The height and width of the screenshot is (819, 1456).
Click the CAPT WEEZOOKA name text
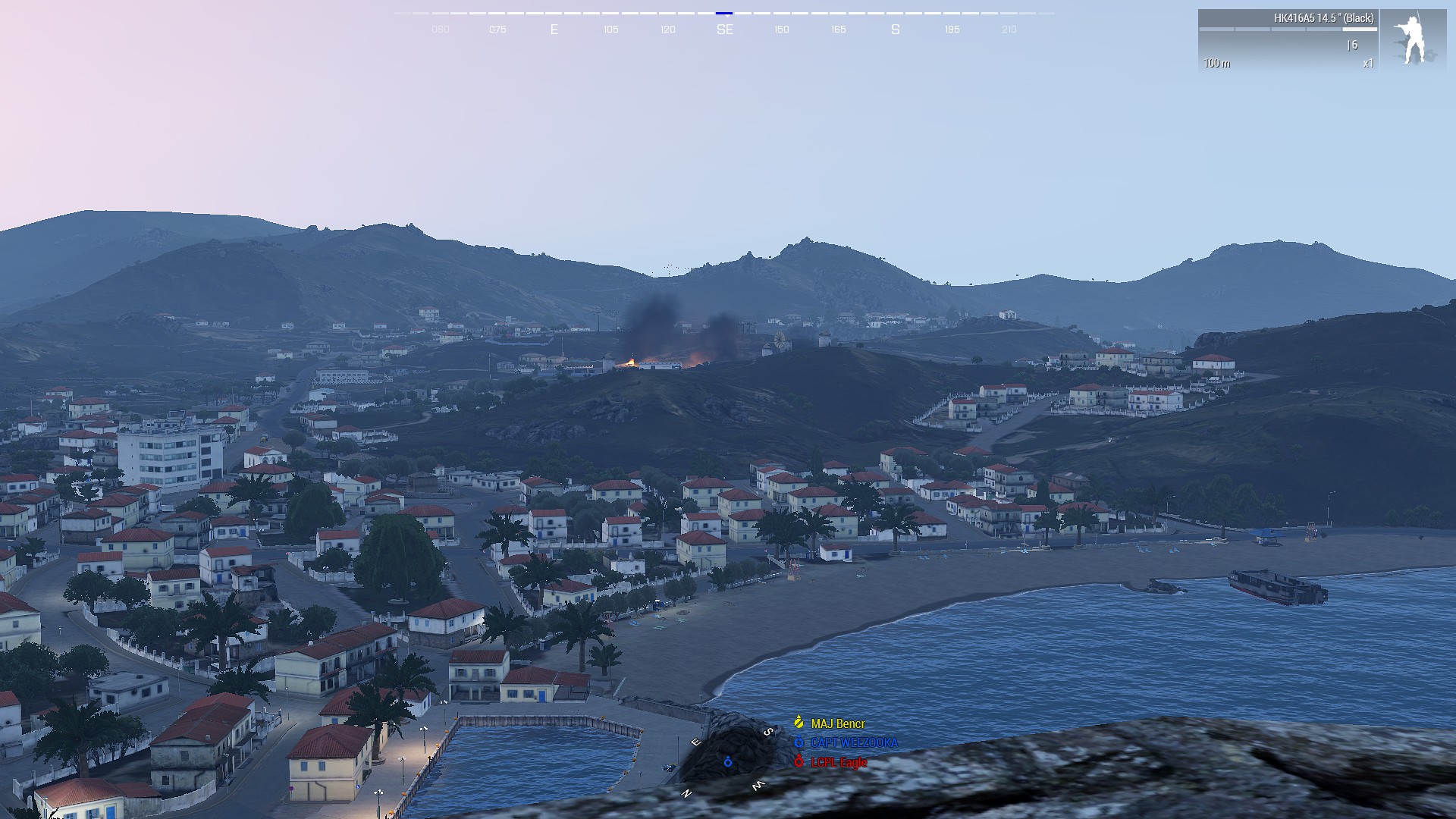coord(855,742)
